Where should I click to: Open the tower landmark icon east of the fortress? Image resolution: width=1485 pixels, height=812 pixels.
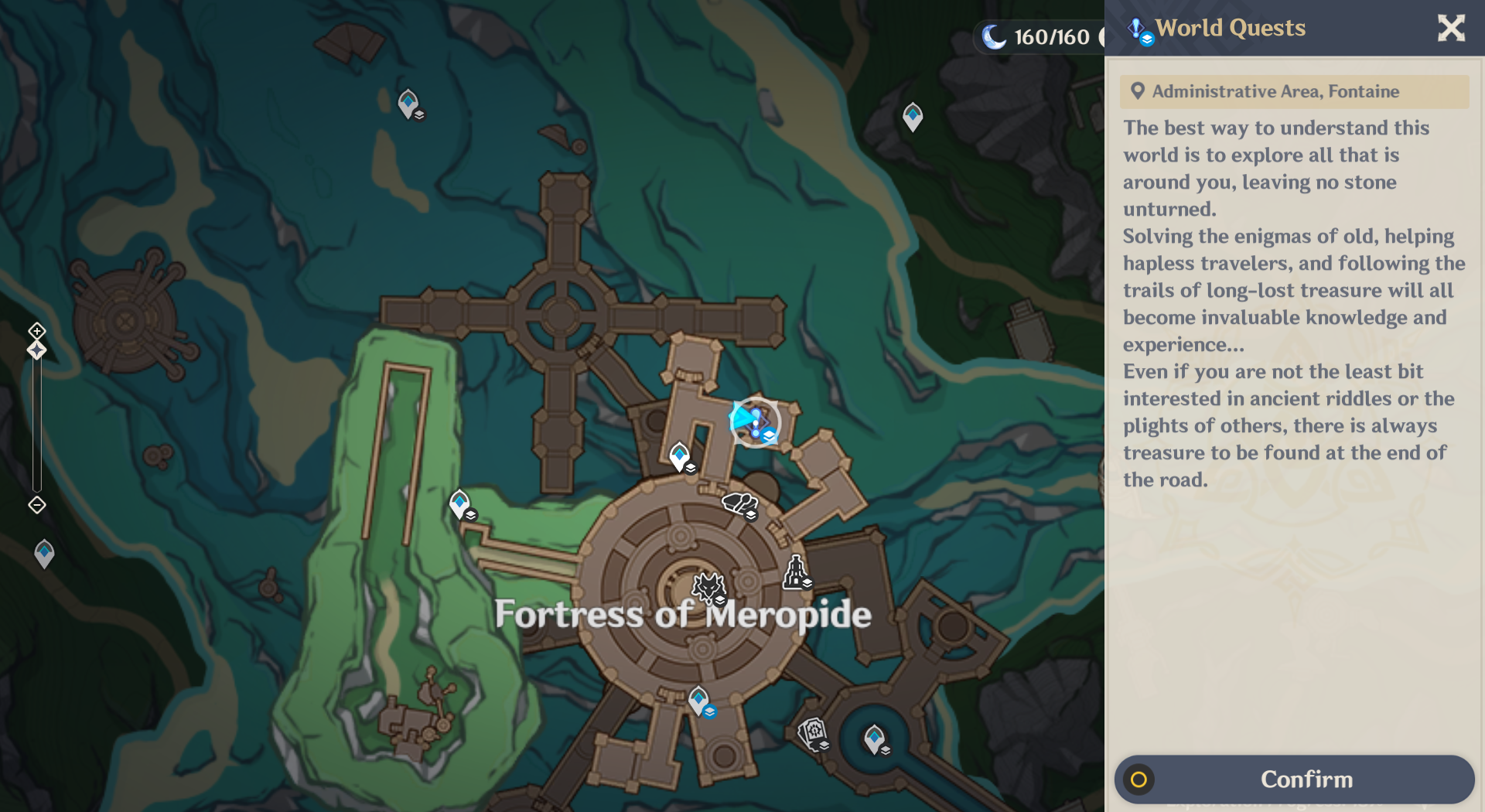click(797, 573)
